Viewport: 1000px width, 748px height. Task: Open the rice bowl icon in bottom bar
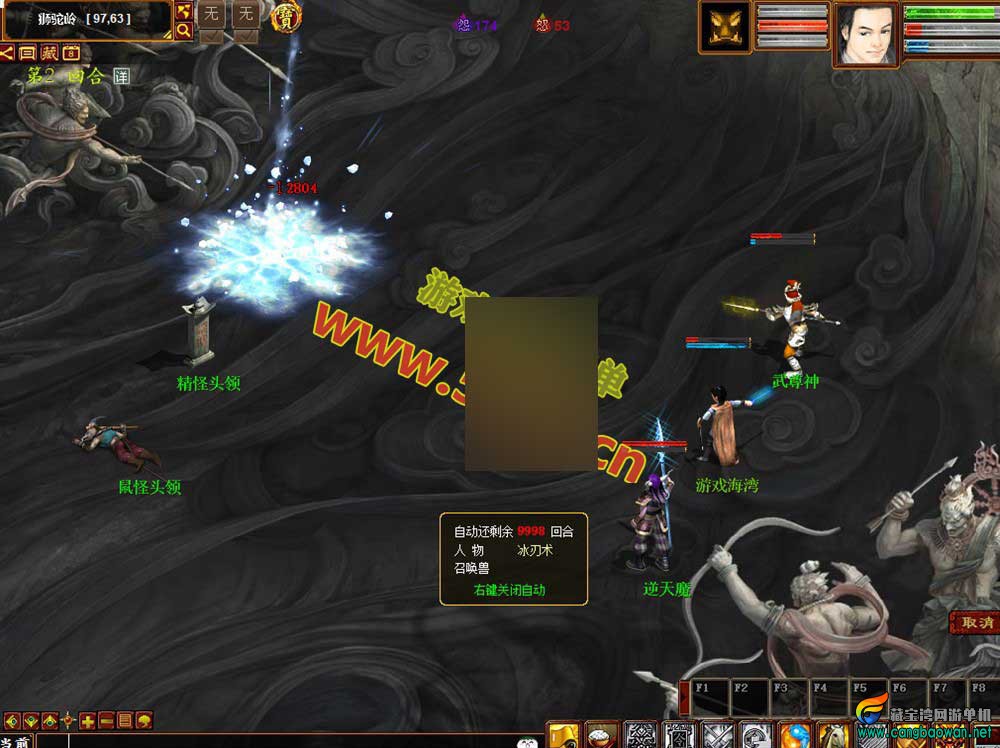tap(601, 735)
